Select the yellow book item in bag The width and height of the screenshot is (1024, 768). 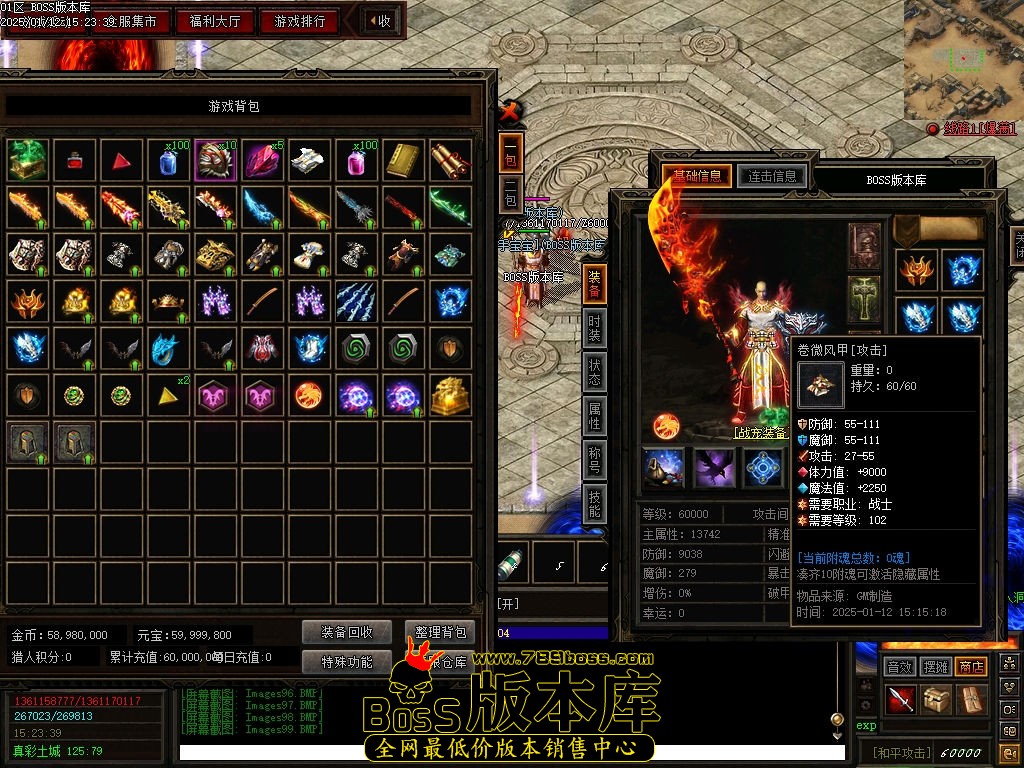pyautogui.click(x=404, y=159)
